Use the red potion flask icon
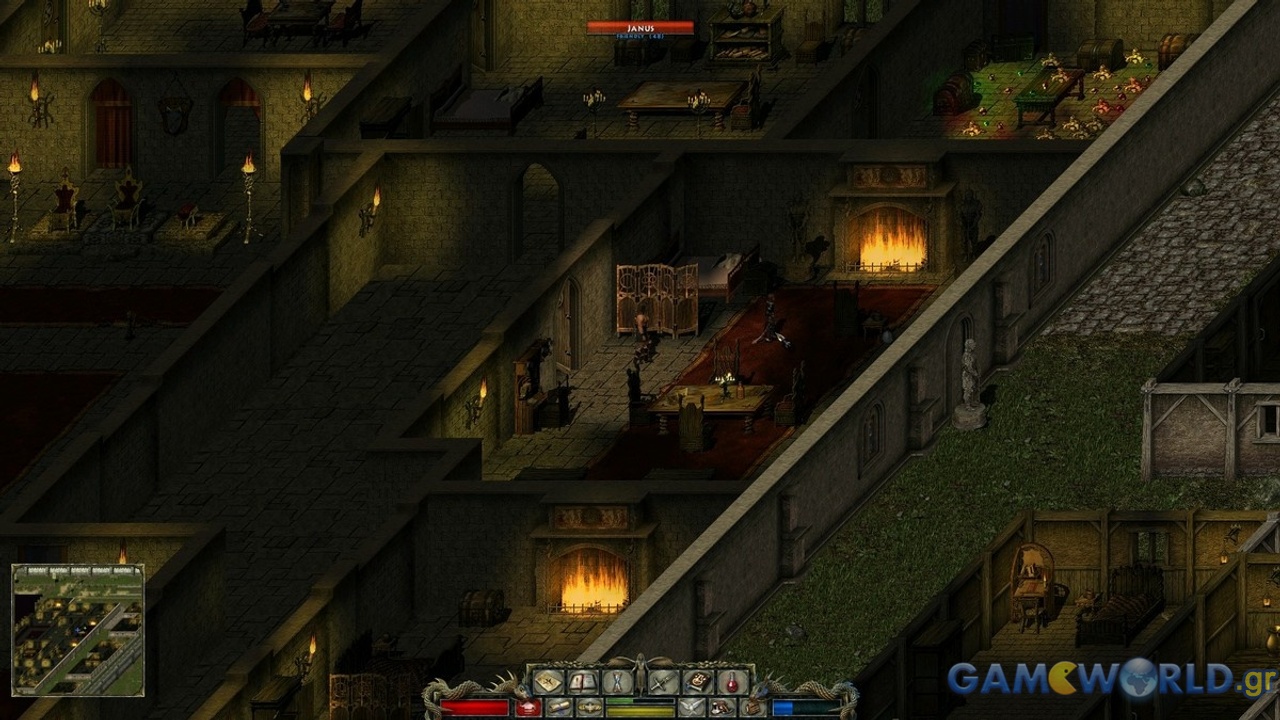 pyautogui.click(x=732, y=682)
